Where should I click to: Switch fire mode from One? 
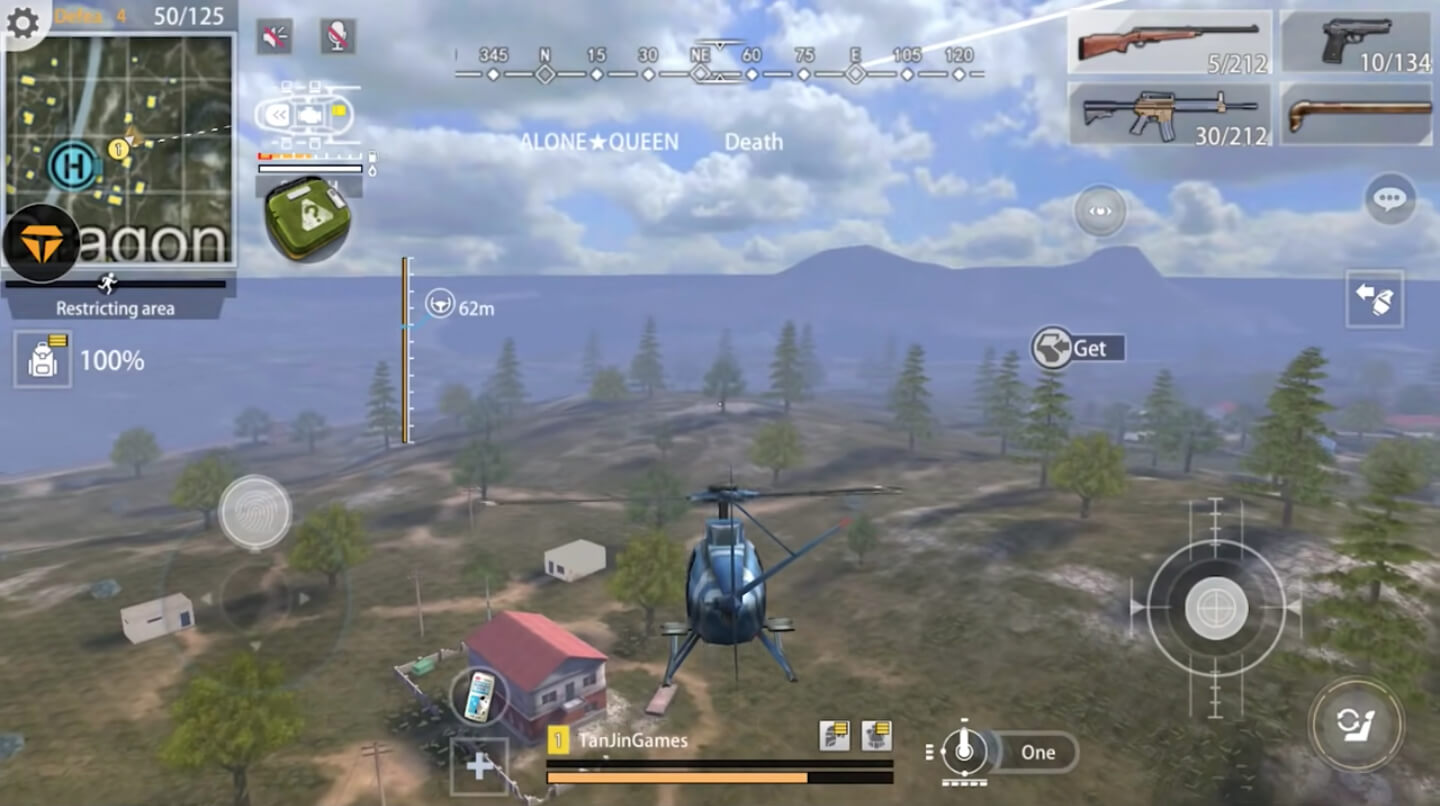[1038, 753]
